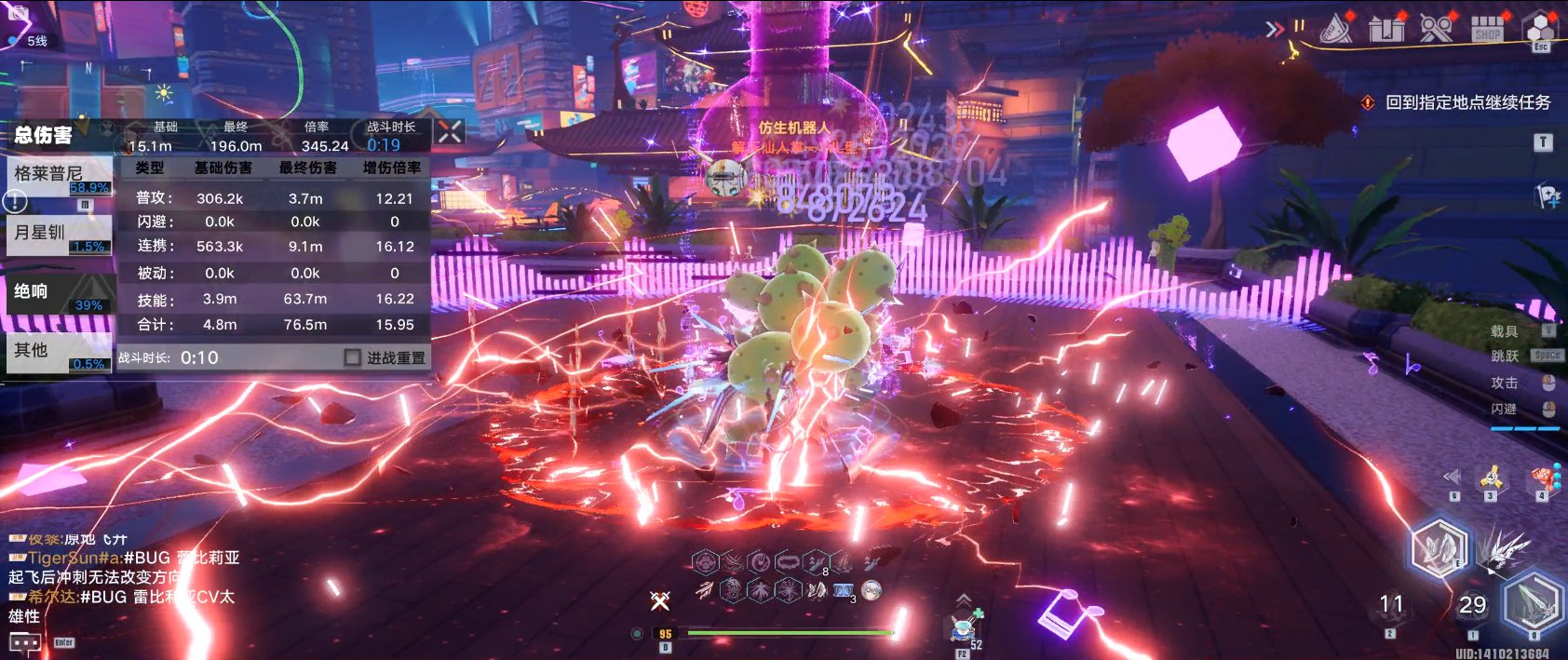The image size is (1568, 660).
Task: Show the 绝响 damage breakdown
Action: pos(59,292)
